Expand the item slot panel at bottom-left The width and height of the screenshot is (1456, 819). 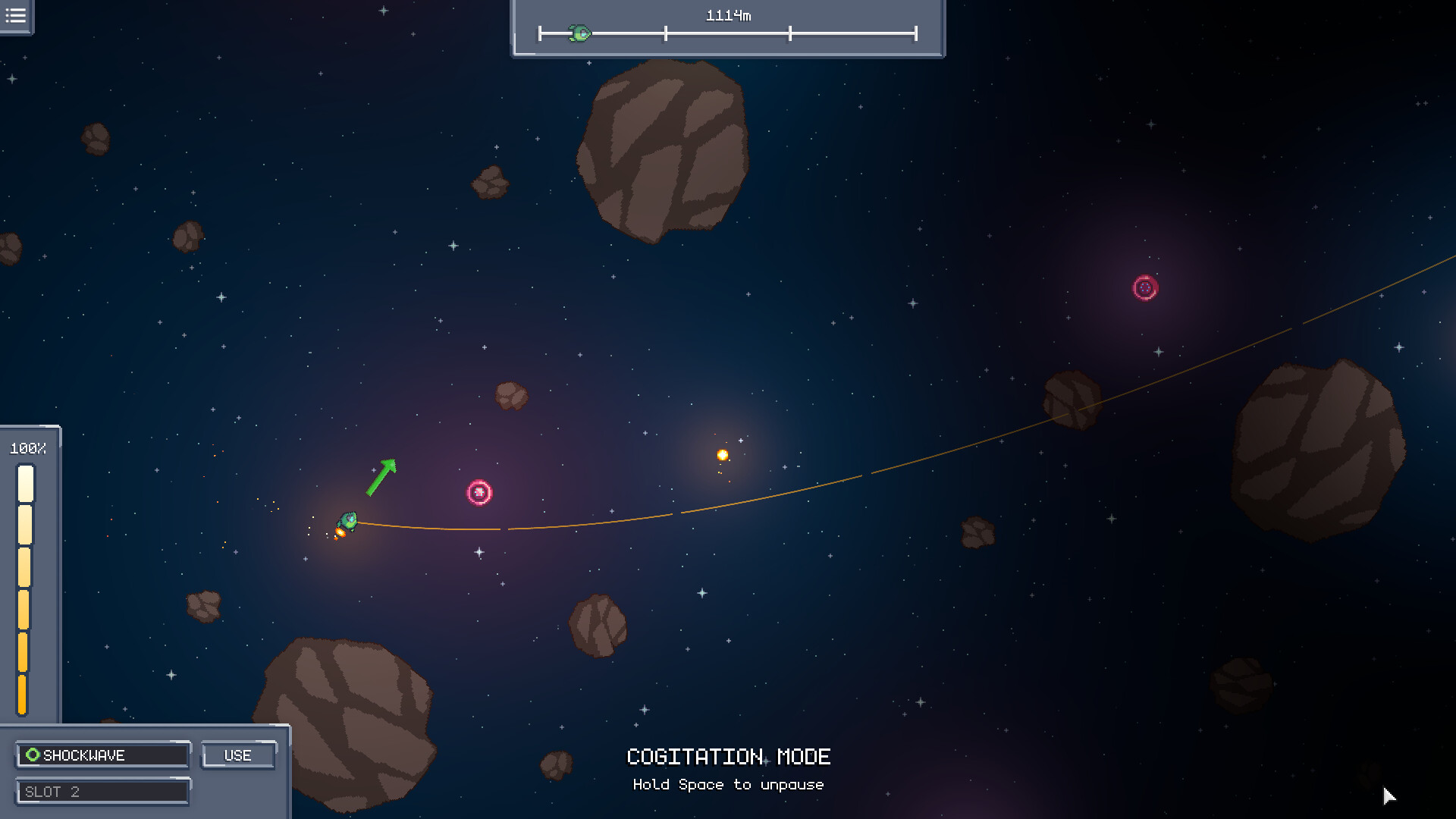(144, 770)
